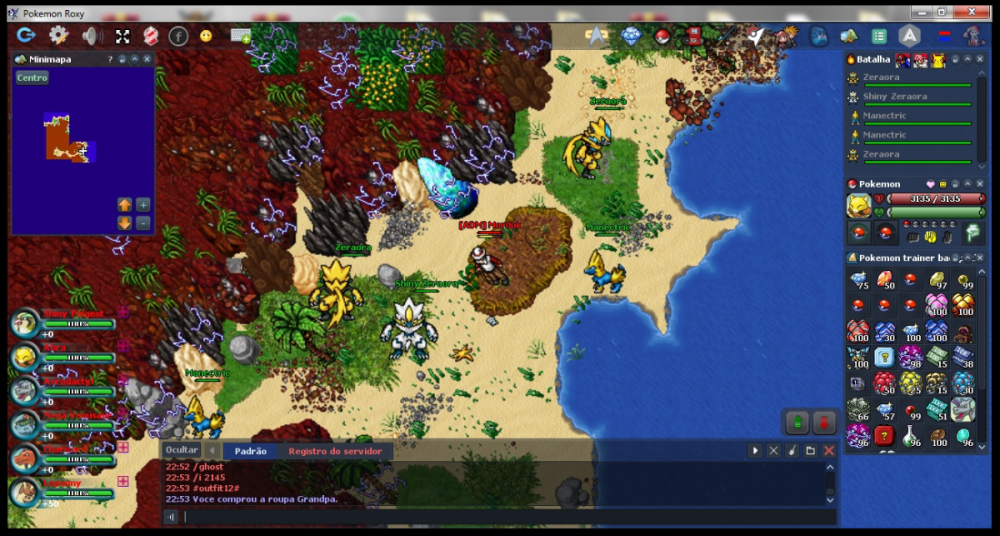
Task: Zoom in the minimap with plus button
Action: [143, 204]
